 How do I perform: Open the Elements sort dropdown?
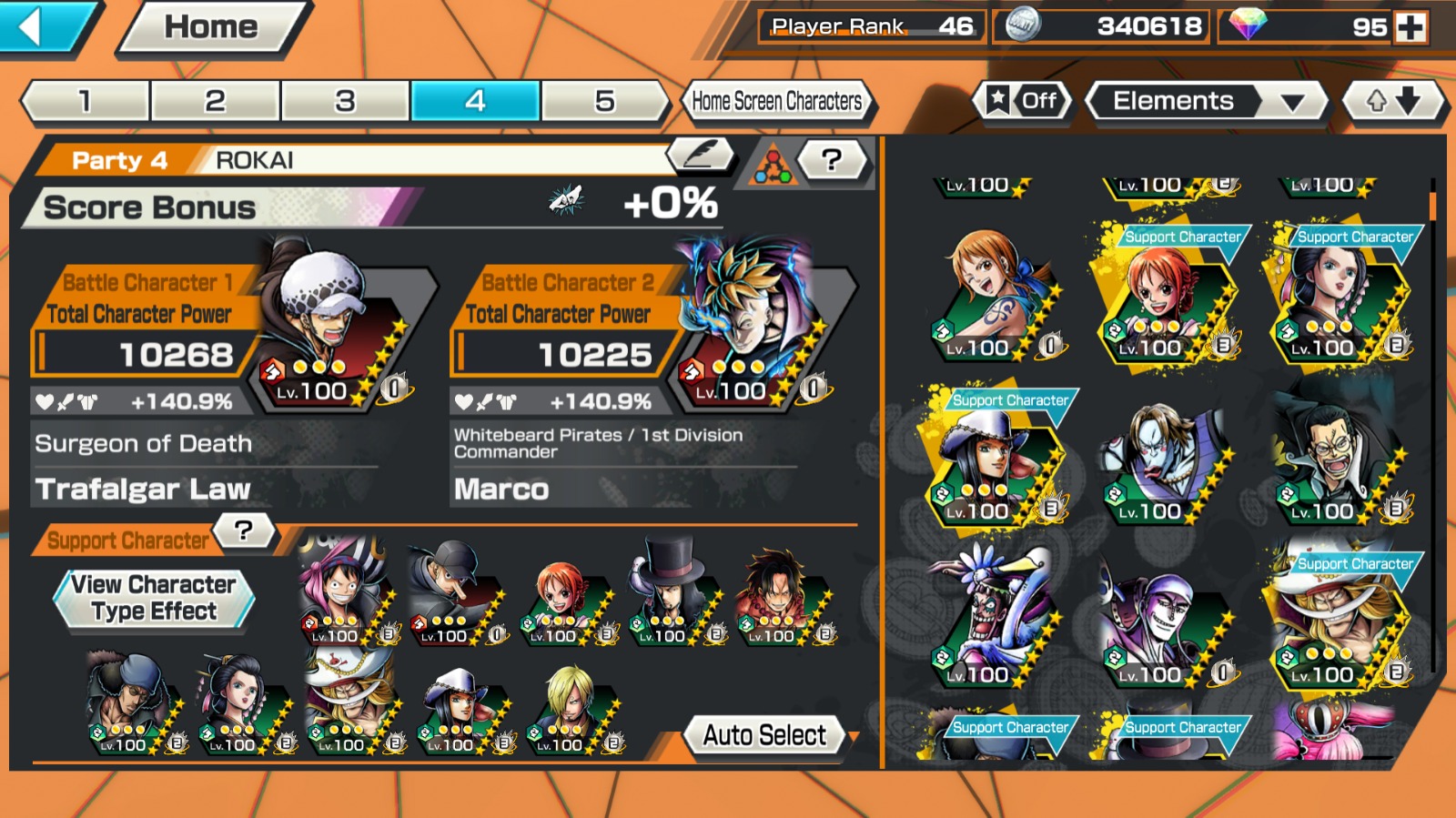coord(1207,101)
